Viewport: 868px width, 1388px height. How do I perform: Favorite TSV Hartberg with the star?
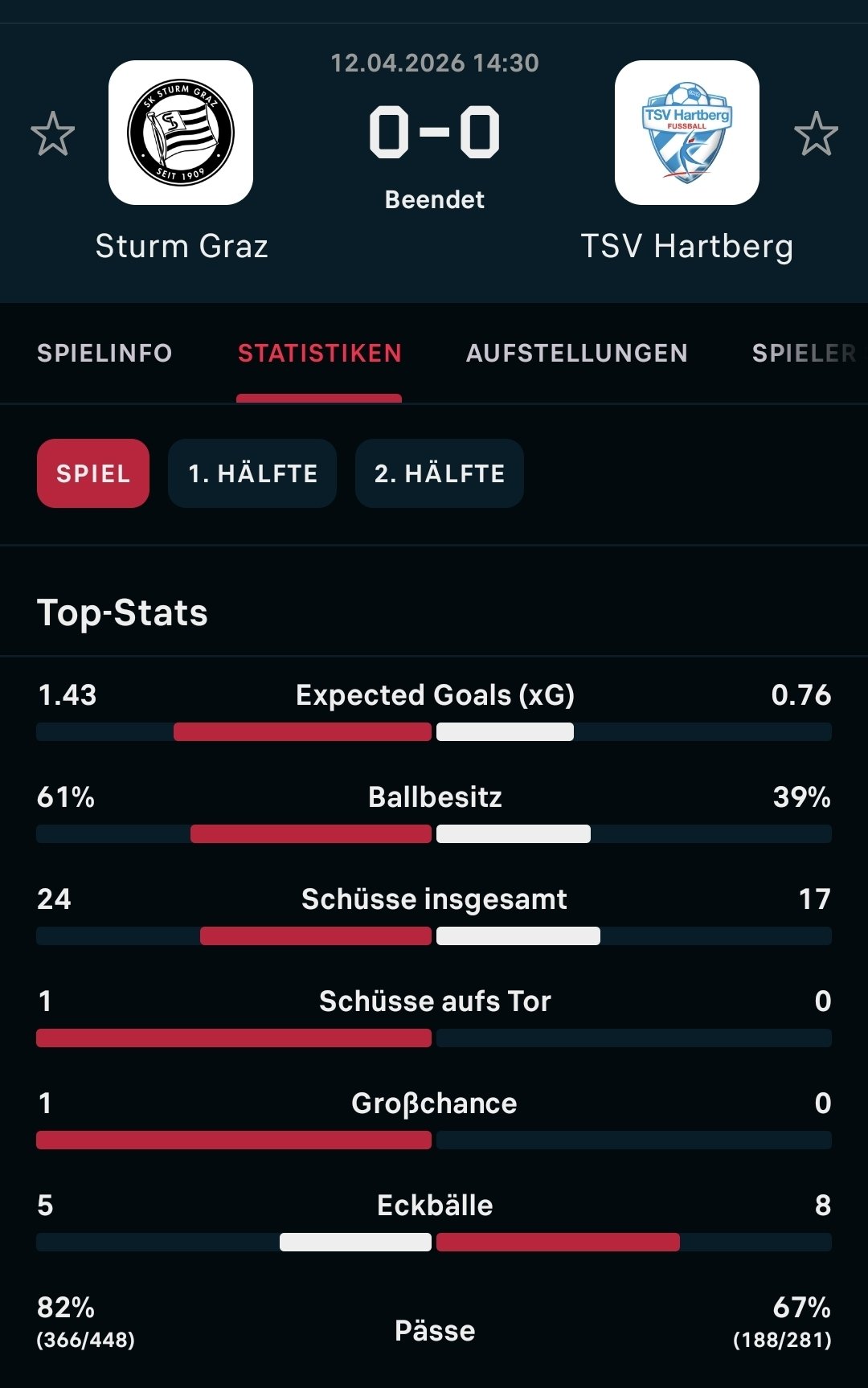816,133
